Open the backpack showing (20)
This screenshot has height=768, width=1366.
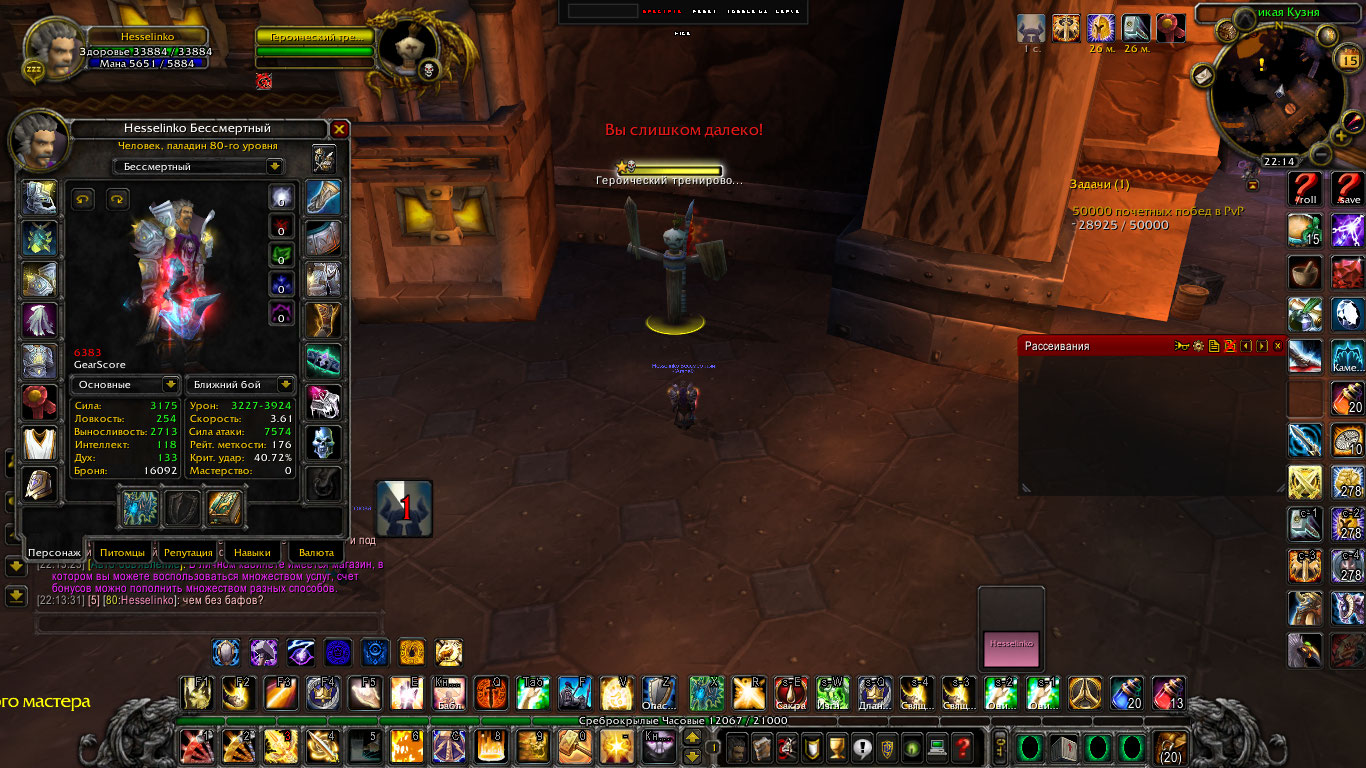(1169, 747)
